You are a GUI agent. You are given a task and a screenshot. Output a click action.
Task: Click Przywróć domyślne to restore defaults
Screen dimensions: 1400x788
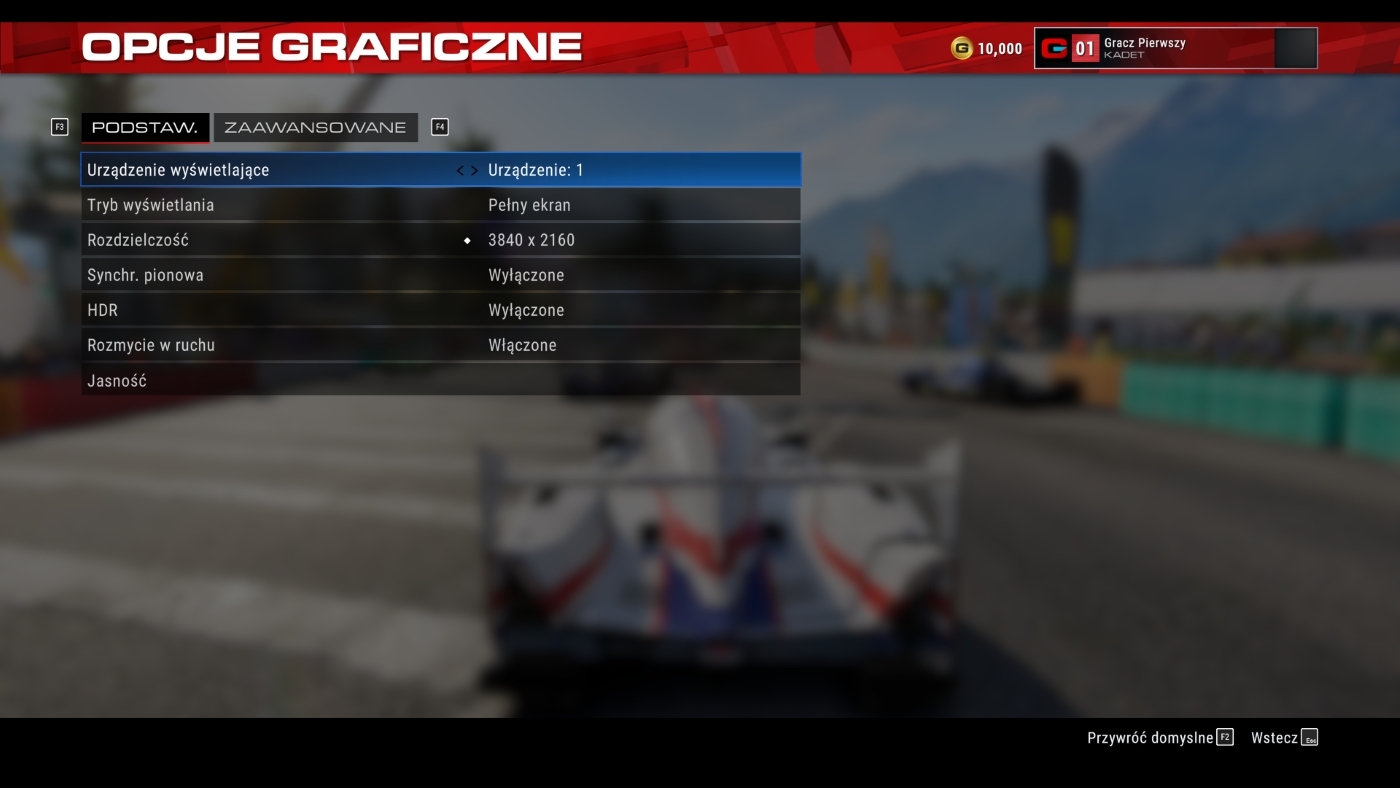[1160, 738]
